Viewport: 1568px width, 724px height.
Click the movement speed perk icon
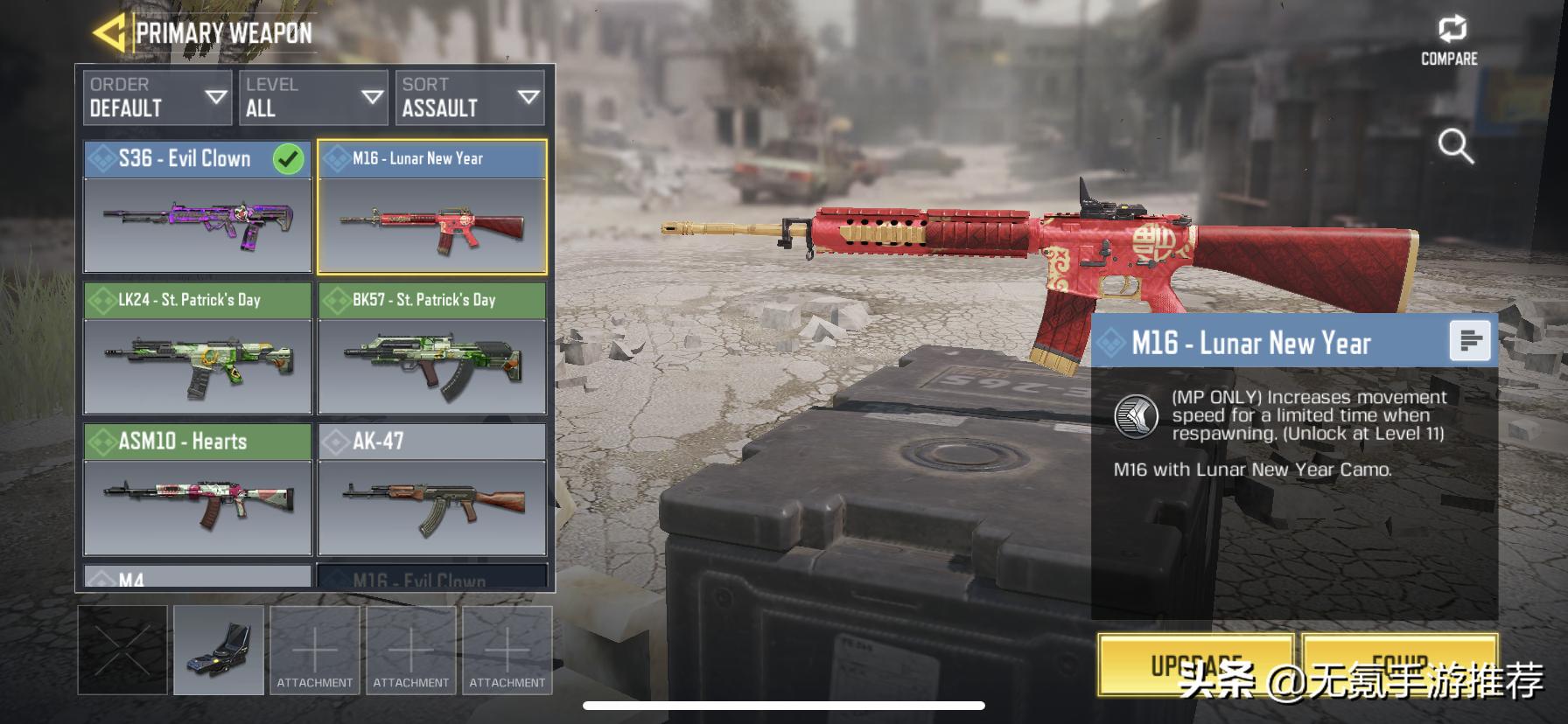(x=1136, y=416)
